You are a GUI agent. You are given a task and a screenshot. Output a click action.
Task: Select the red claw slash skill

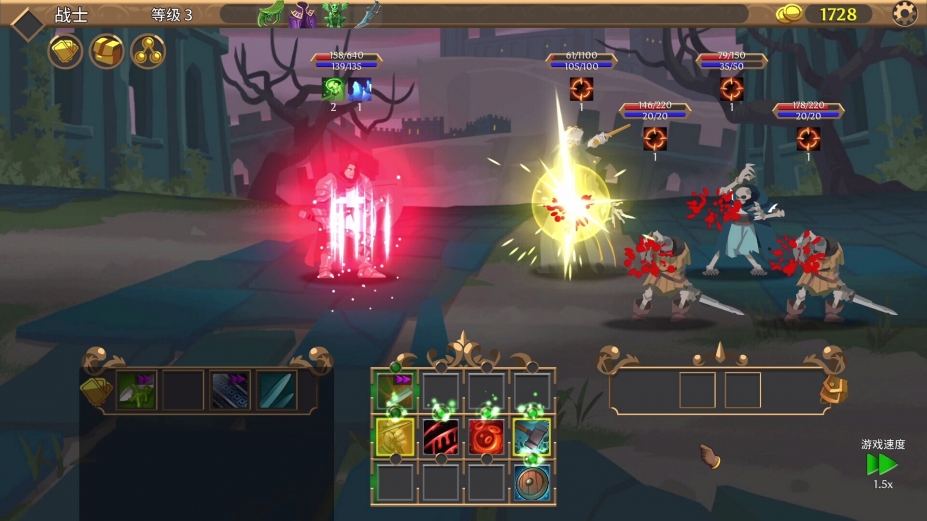(x=440, y=437)
